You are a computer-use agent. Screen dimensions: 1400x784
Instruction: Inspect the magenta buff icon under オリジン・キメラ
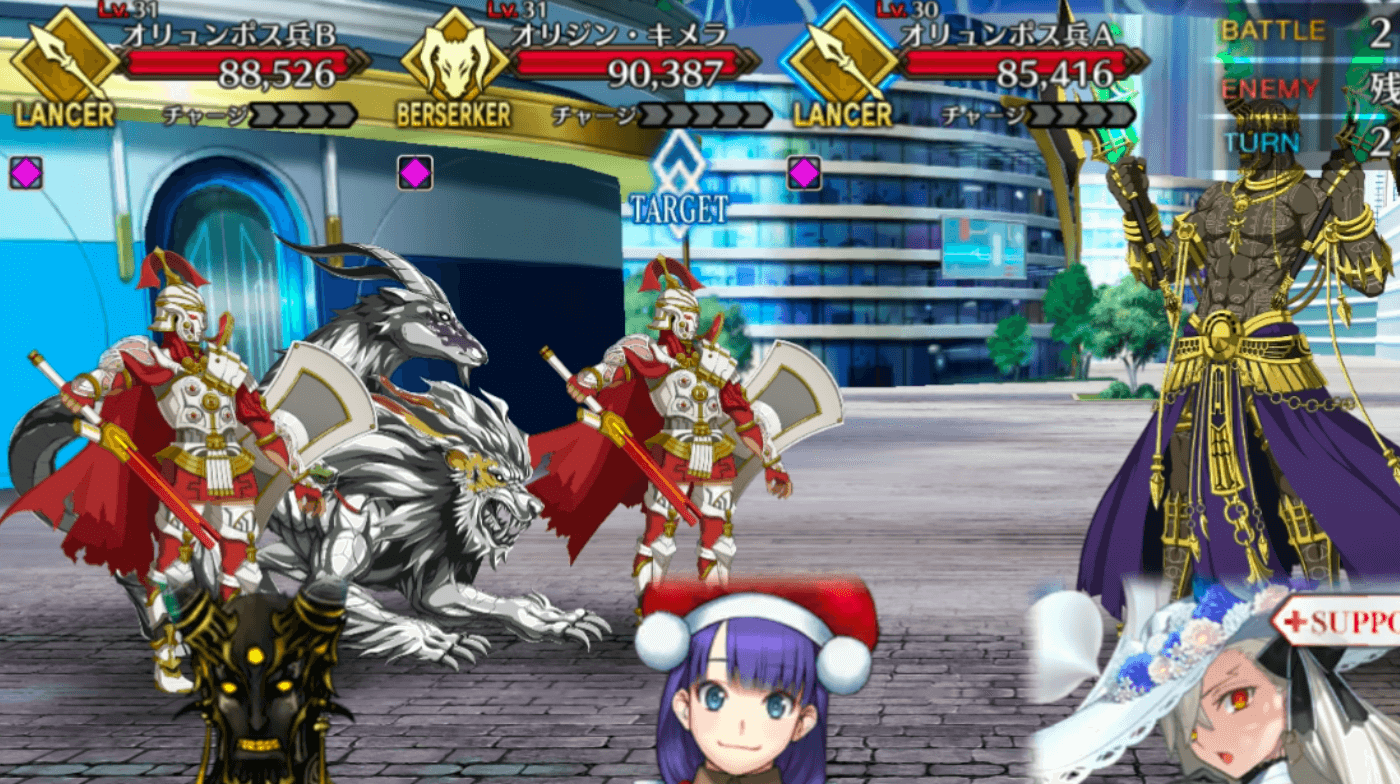point(415,173)
